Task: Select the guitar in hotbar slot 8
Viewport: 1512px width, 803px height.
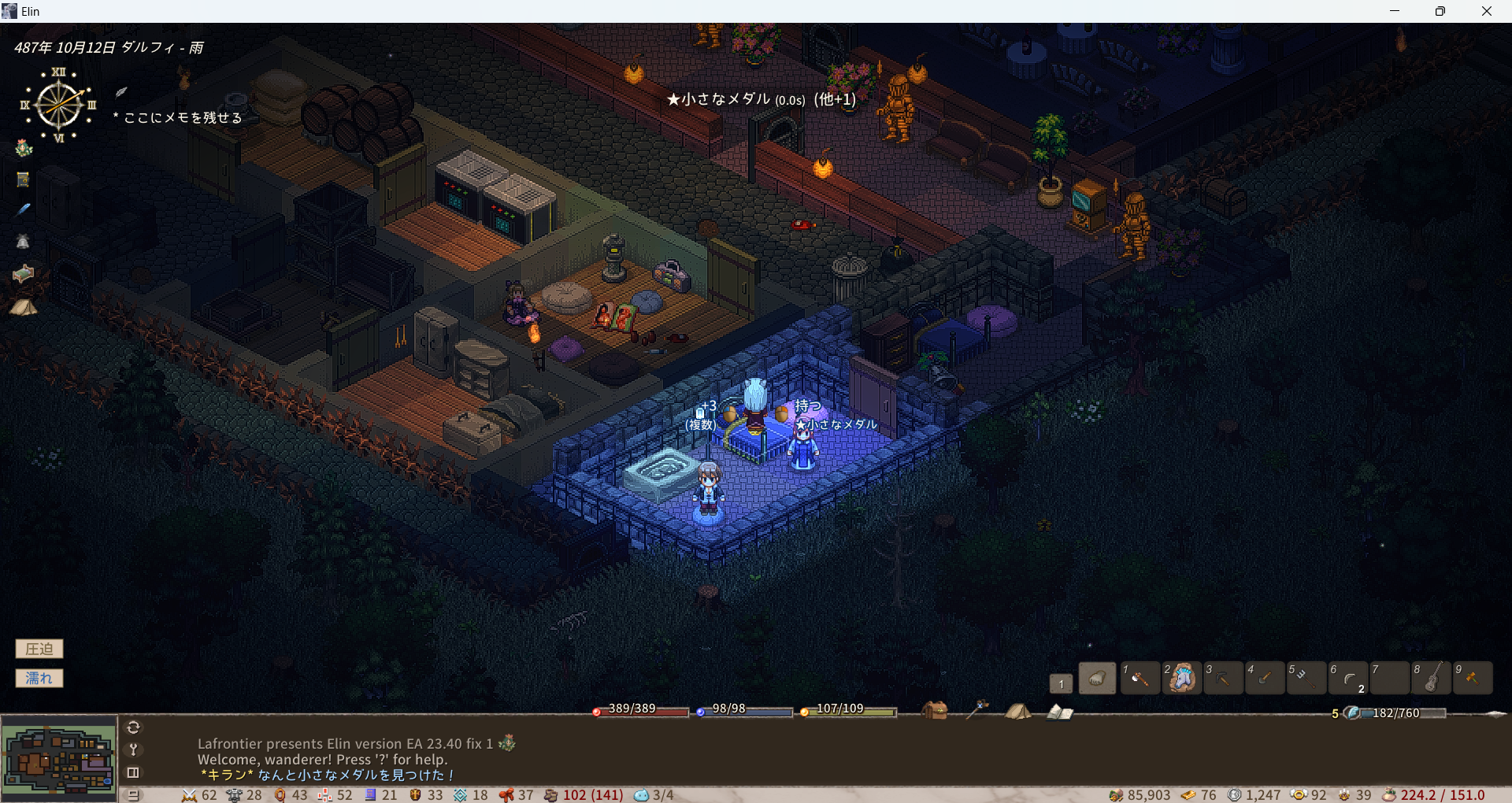Action: point(1432,679)
